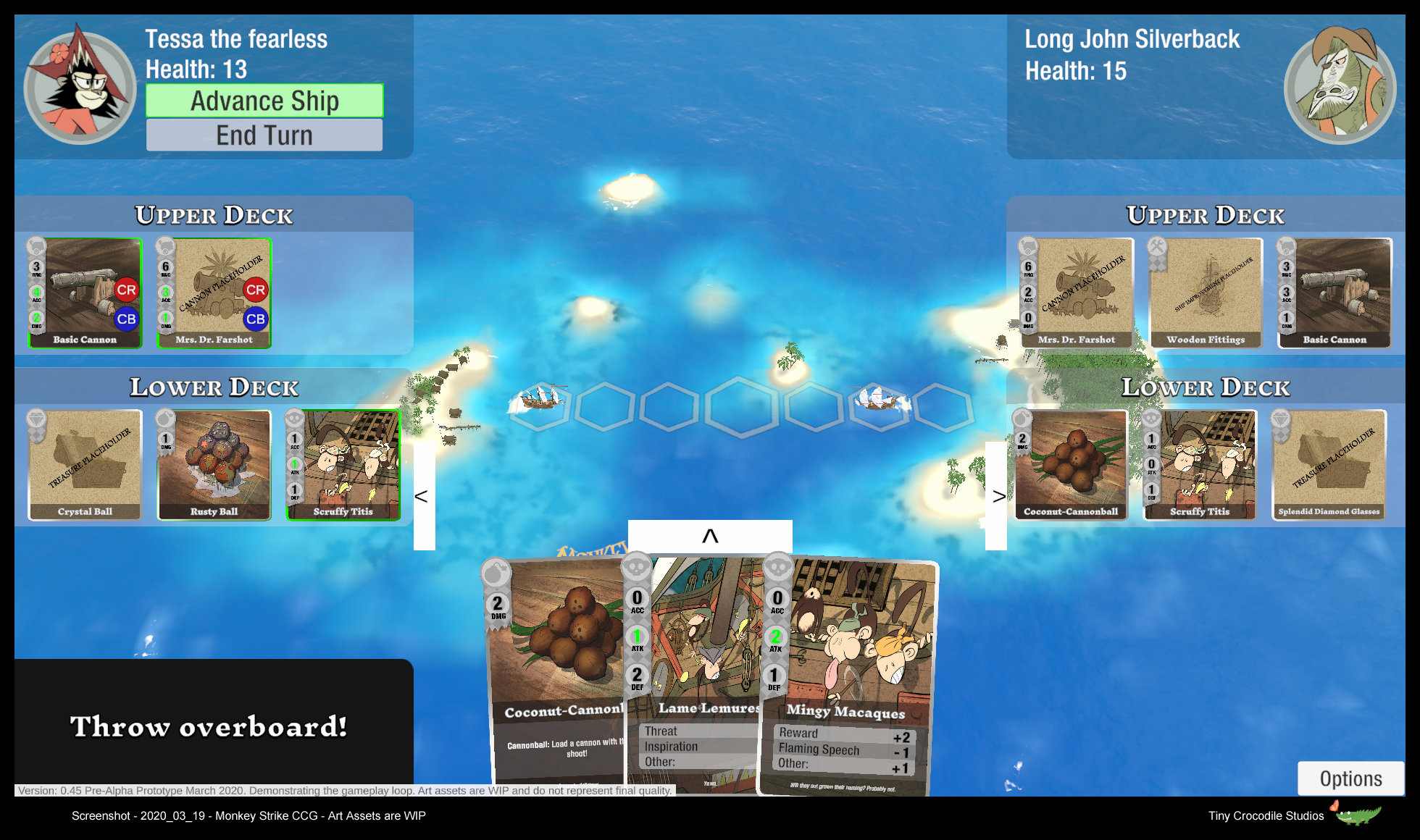Collapse the left Lower Deck panel
This screenshot has height=840, width=1420.
pos(423,497)
